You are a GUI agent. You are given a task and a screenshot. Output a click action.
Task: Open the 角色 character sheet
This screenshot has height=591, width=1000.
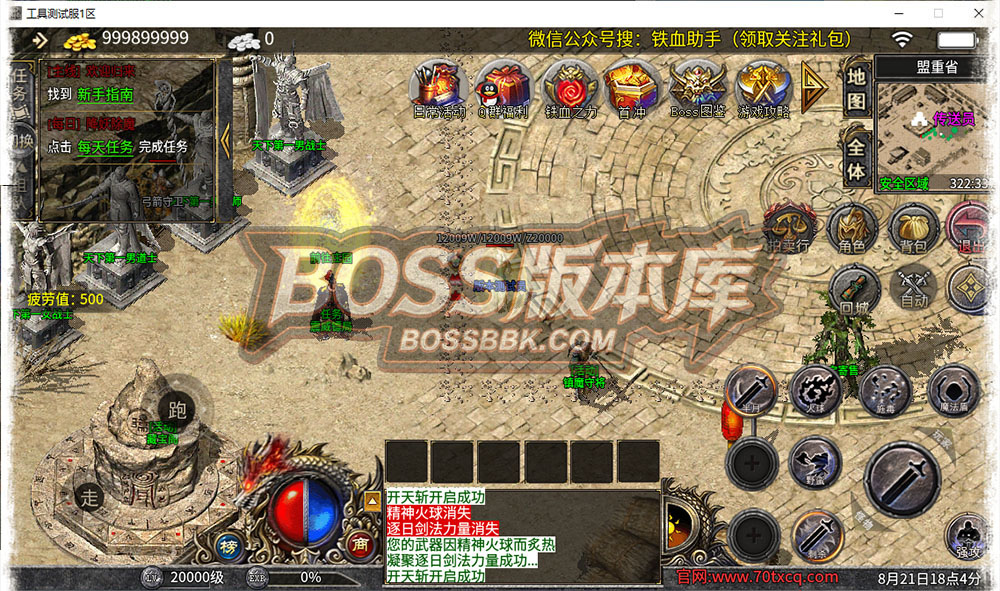pyautogui.click(x=852, y=228)
